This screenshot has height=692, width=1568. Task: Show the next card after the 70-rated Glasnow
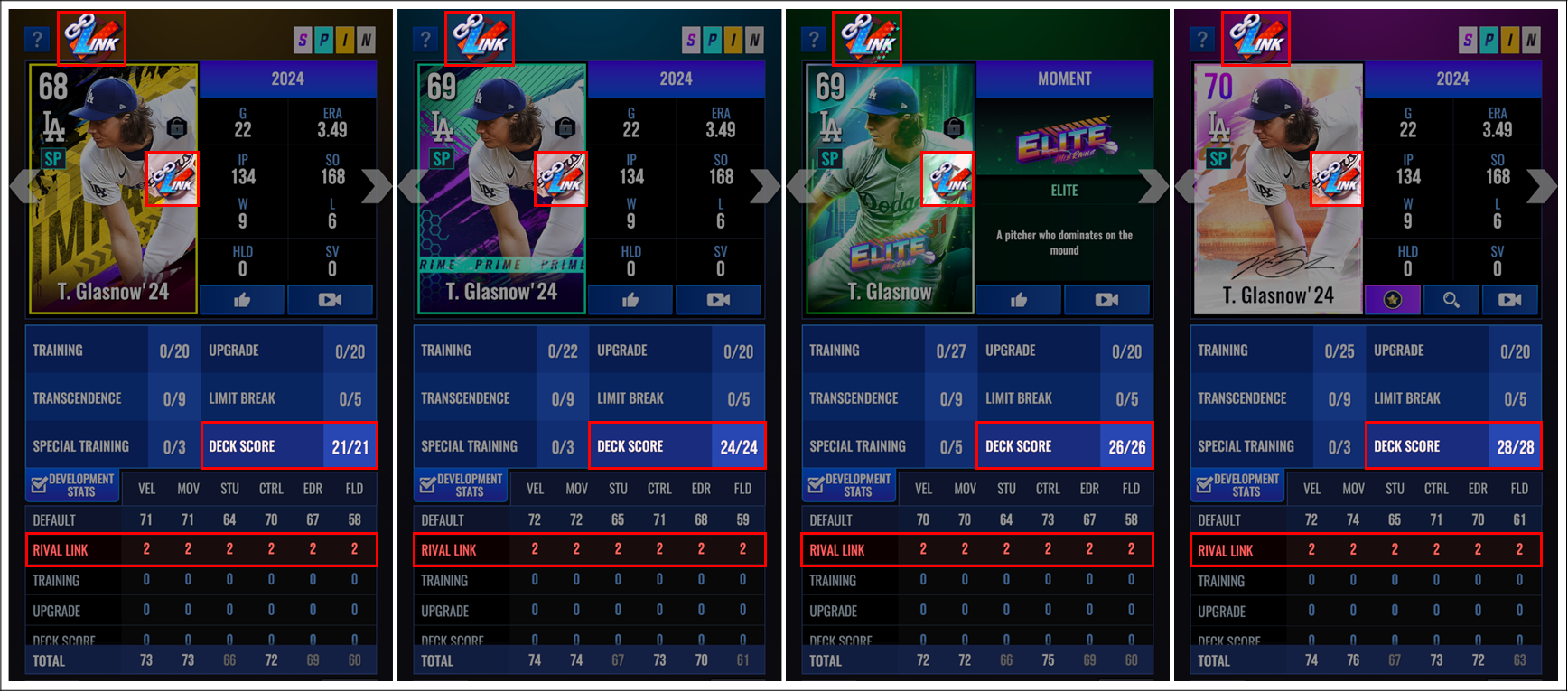1541,186
